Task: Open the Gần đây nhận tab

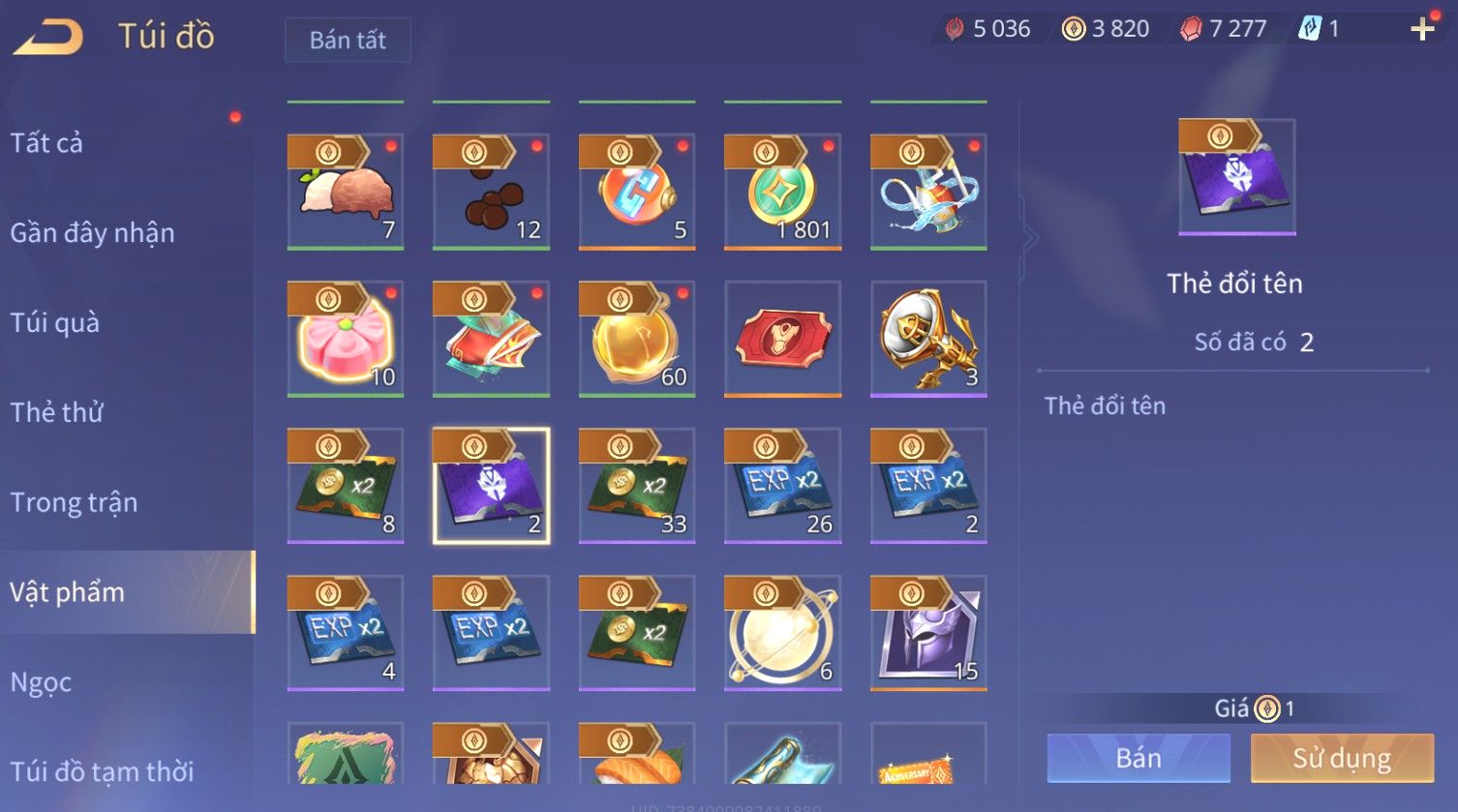Action: click(x=92, y=233)
